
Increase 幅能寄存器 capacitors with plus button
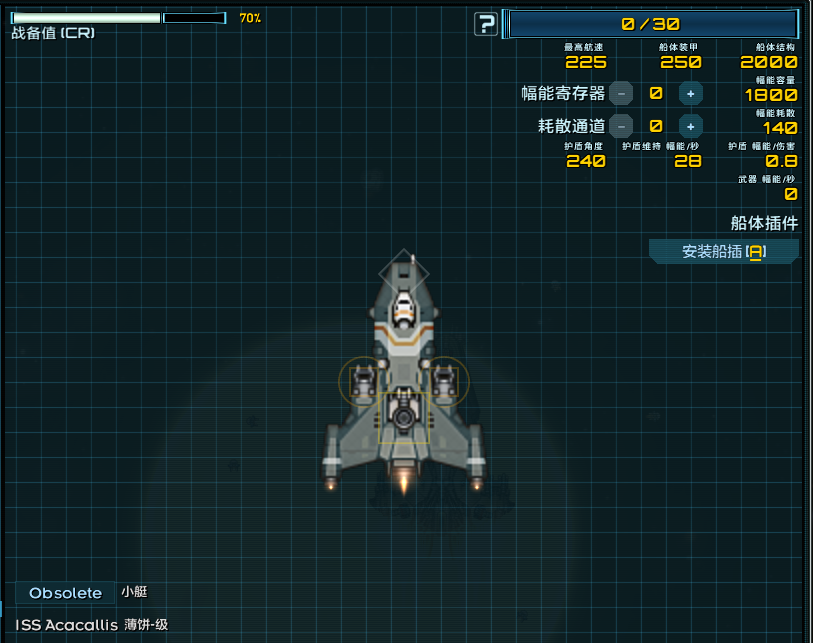[x=690, y=94]
